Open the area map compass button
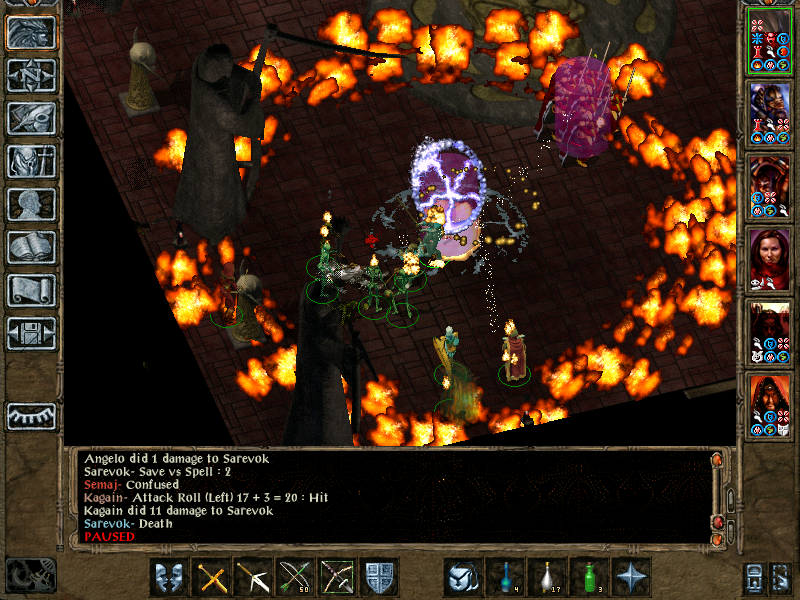Viewport: 800px width, 600px height. pos(31,76)
